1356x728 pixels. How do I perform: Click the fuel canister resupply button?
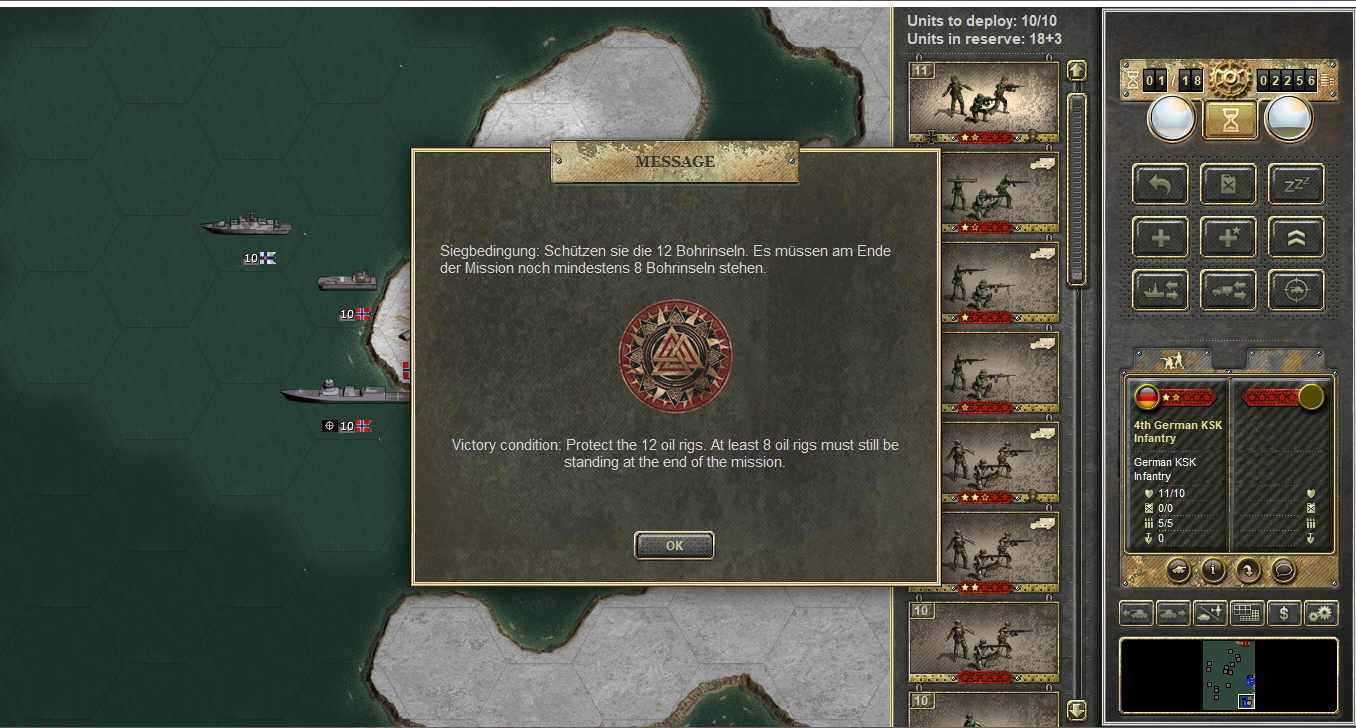click(x=1228, y=184)
